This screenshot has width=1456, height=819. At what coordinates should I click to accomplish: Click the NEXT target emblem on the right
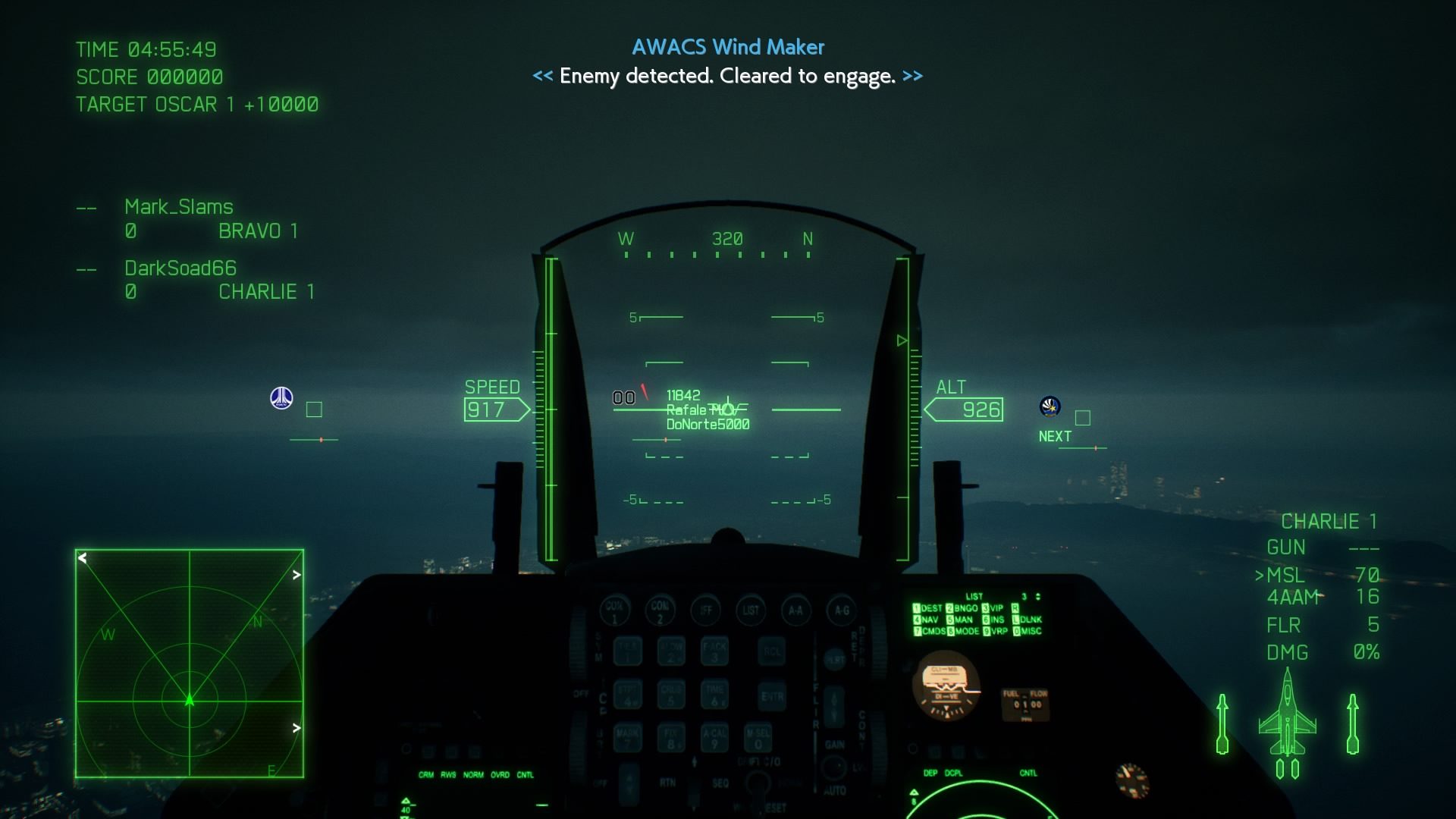[x=1050, y=406]
